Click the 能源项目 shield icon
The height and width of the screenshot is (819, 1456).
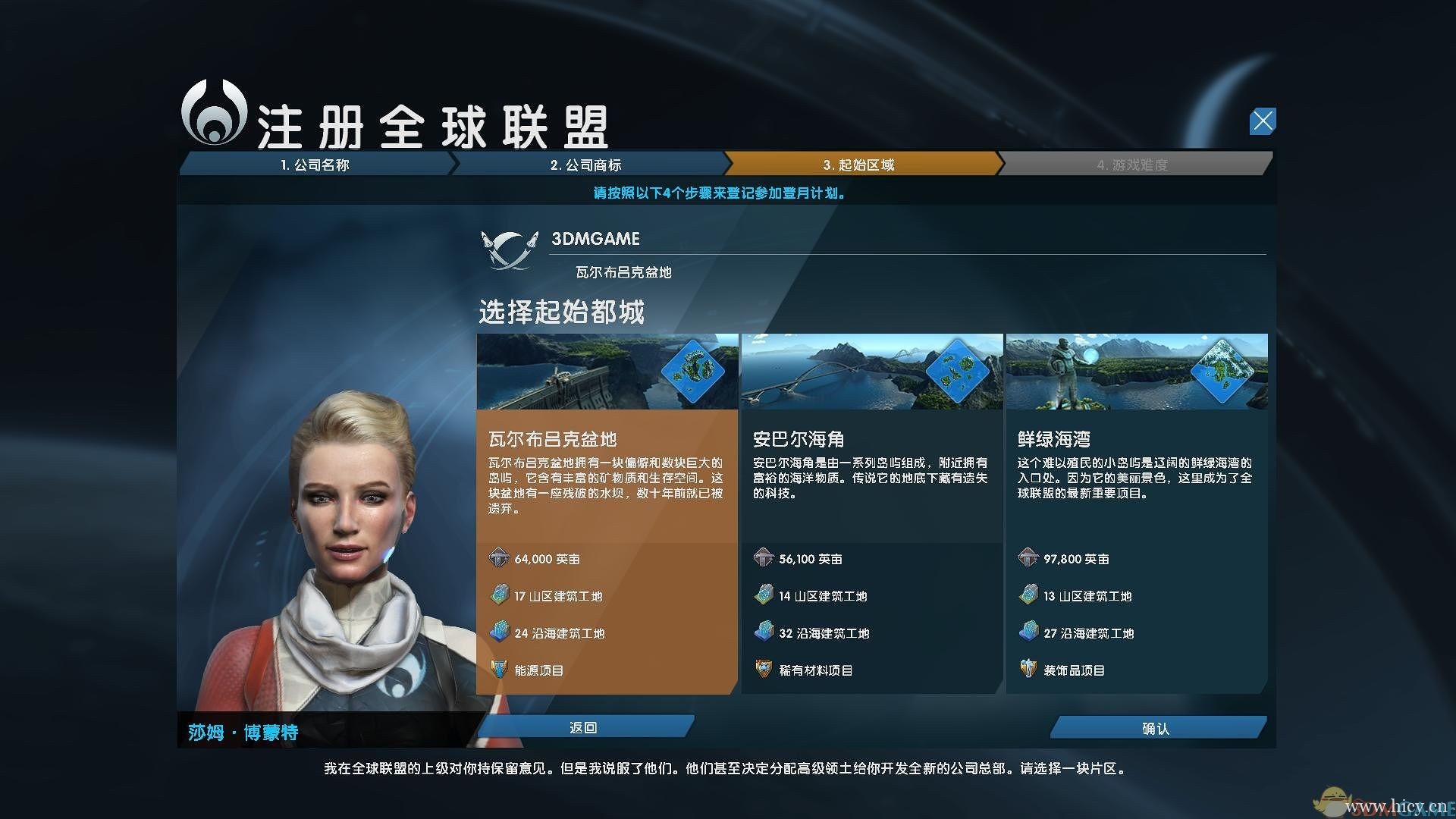click(498, 670)
